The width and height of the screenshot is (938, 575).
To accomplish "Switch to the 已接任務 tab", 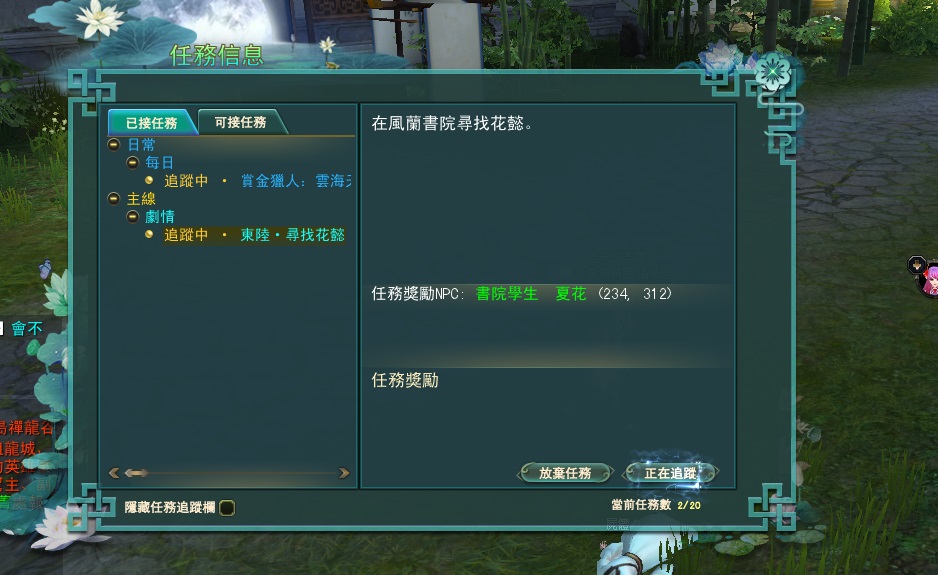I will tap(151, 123).
